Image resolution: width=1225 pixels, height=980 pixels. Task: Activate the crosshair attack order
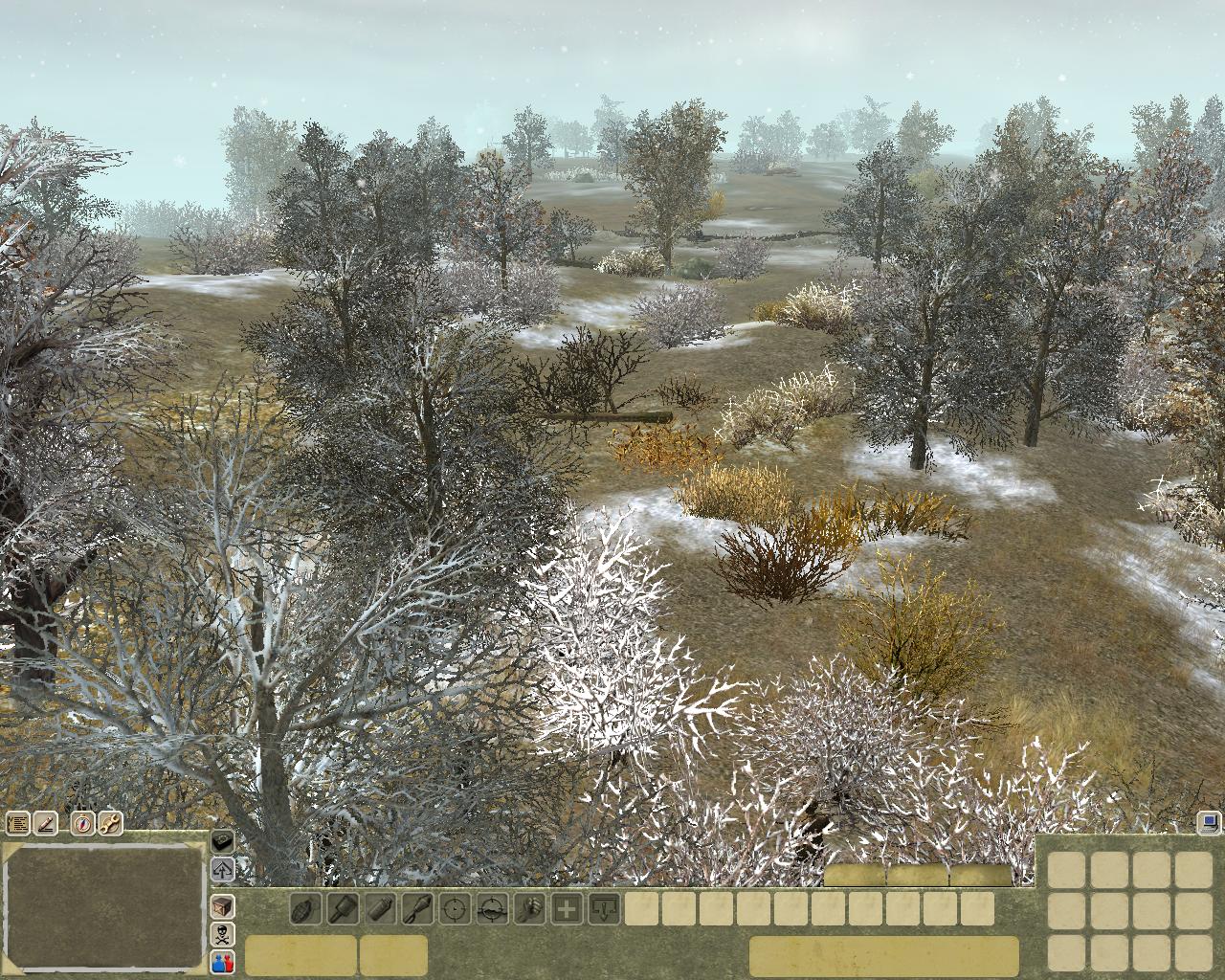[x=455, y=908]
